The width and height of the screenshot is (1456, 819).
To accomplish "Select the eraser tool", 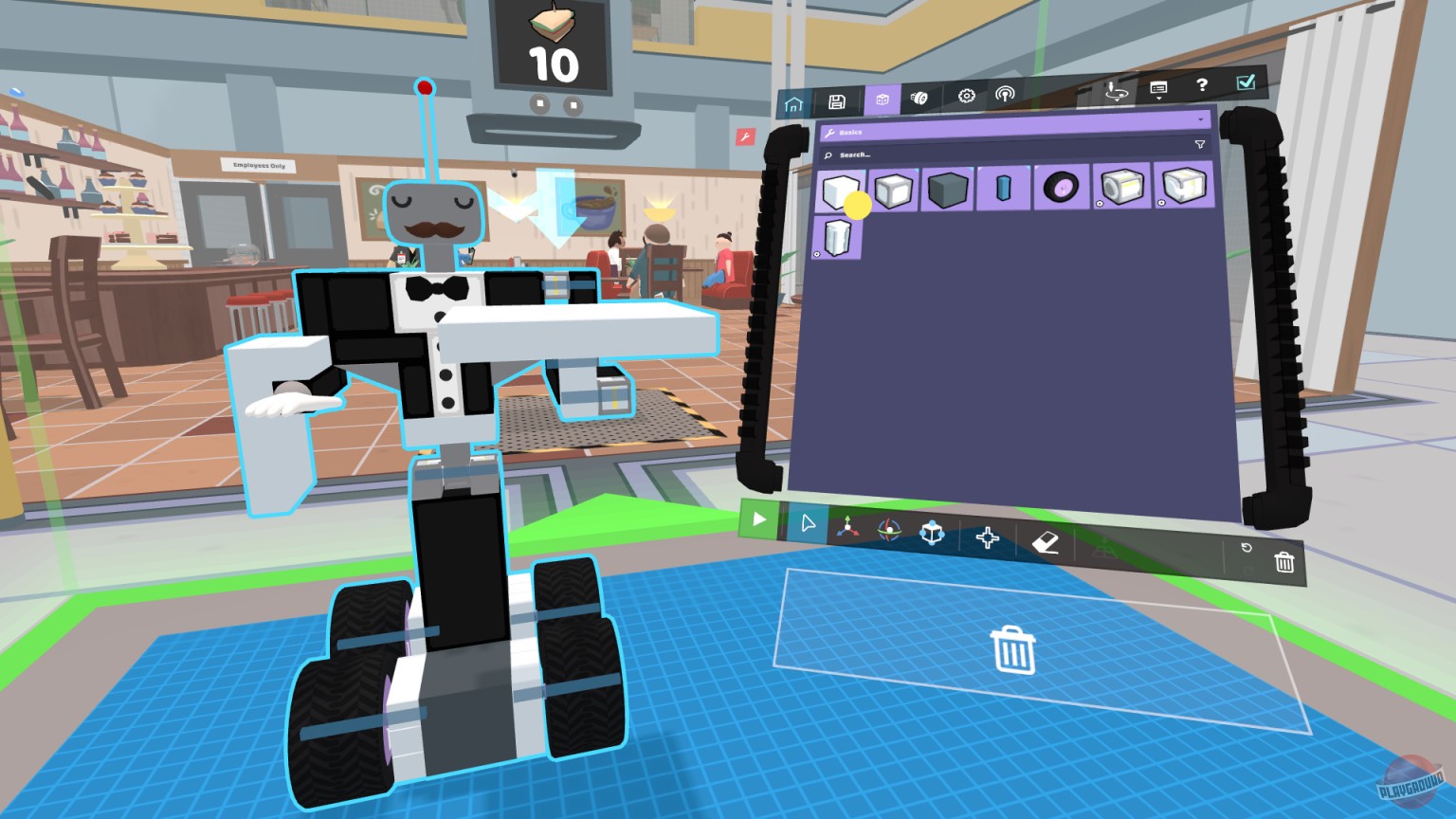I will [1046, 542].
